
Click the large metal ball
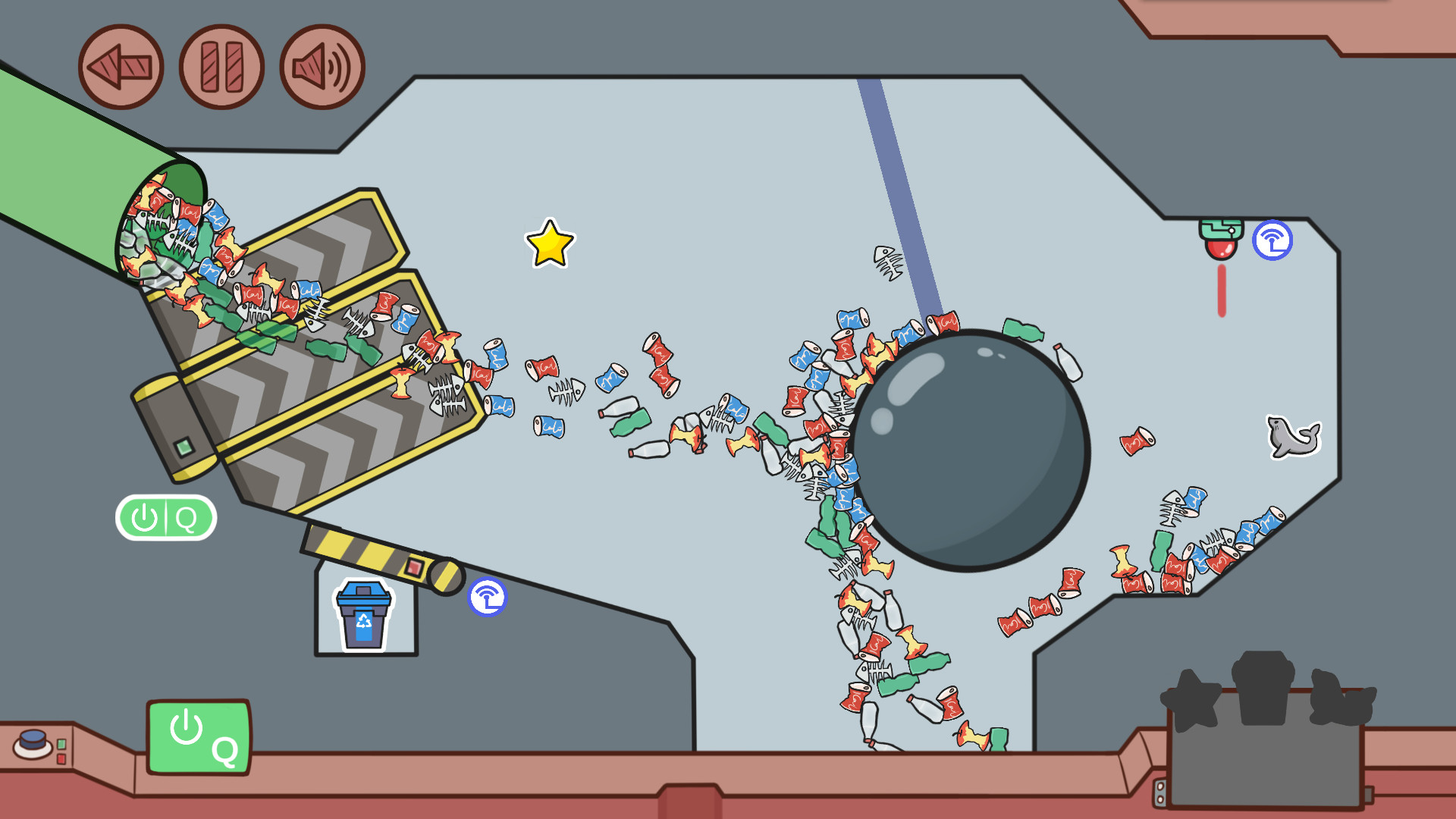[x=969, y=446]
